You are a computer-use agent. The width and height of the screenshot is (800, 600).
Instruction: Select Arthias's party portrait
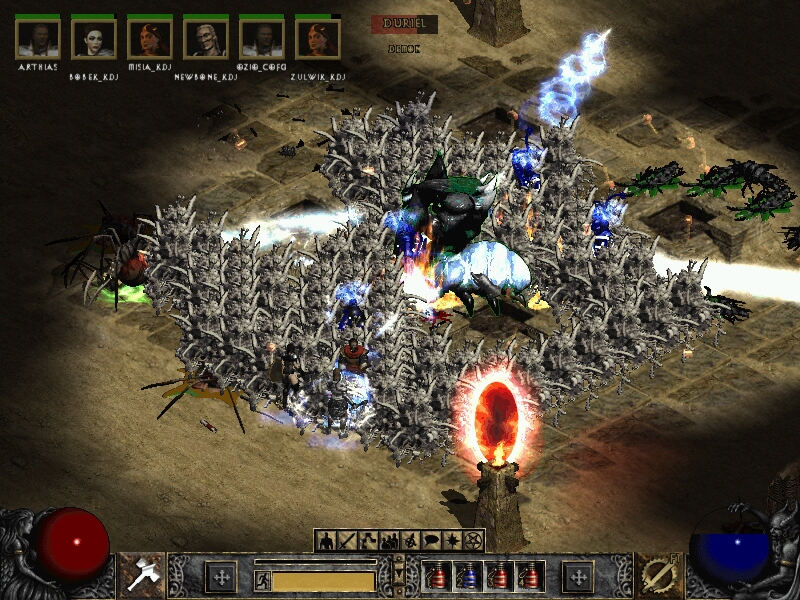pyautogui.click(x=38, y=38)
